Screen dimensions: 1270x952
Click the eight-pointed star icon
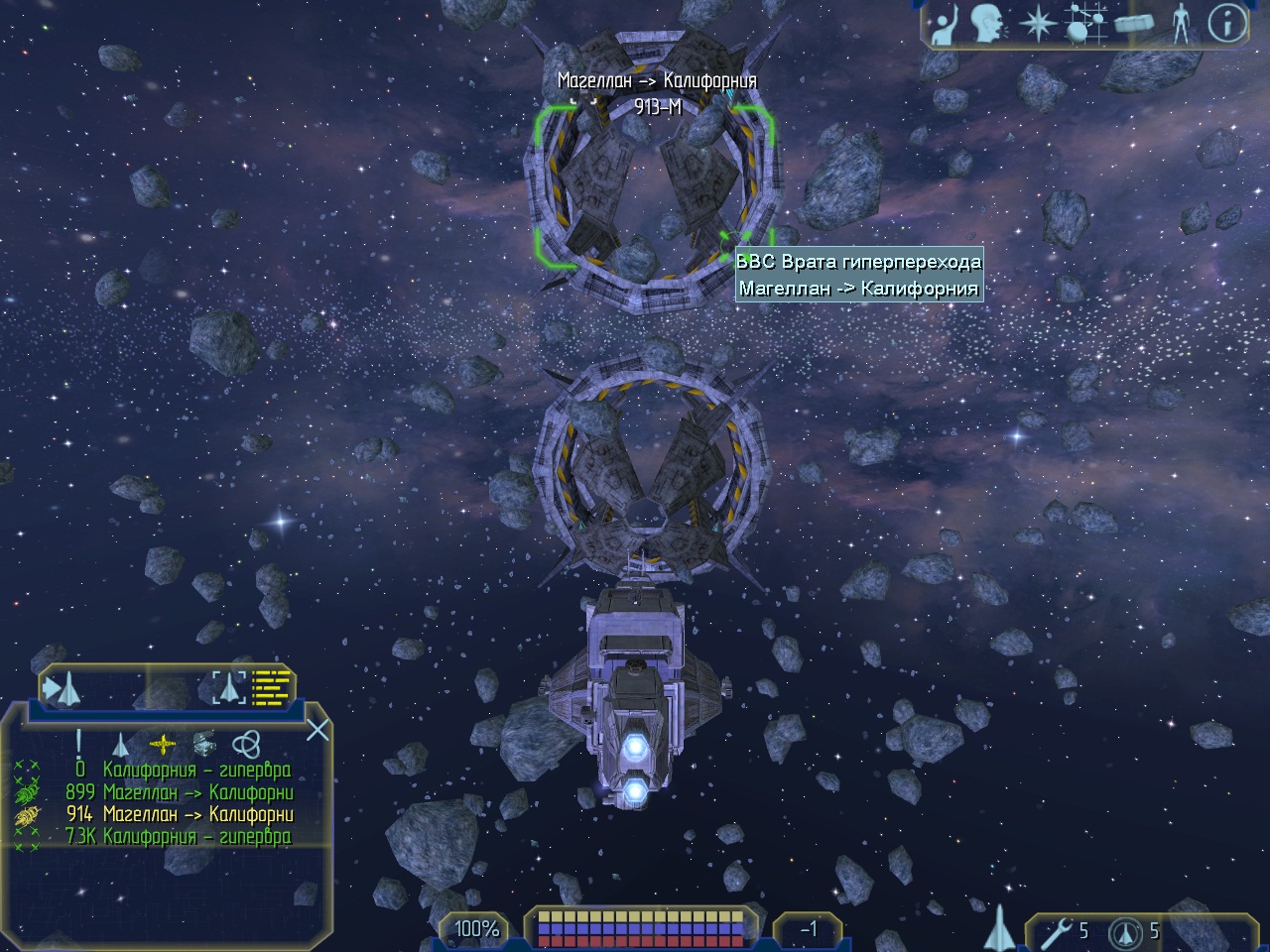pos(1036,25)
